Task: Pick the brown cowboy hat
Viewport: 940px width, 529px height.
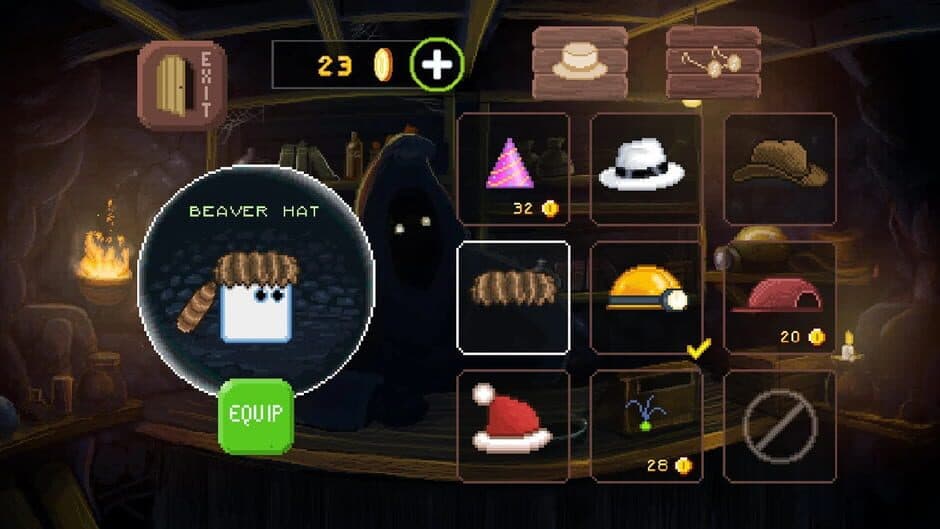Action: coord(780,168)
